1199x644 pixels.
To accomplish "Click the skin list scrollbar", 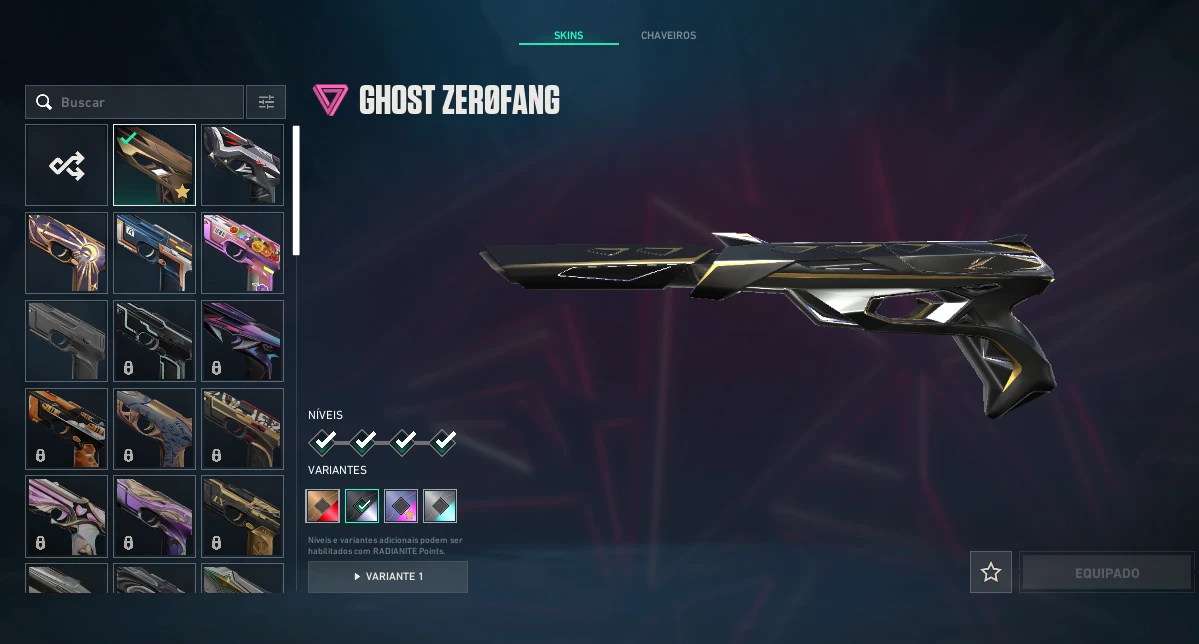I will [295, 190].
